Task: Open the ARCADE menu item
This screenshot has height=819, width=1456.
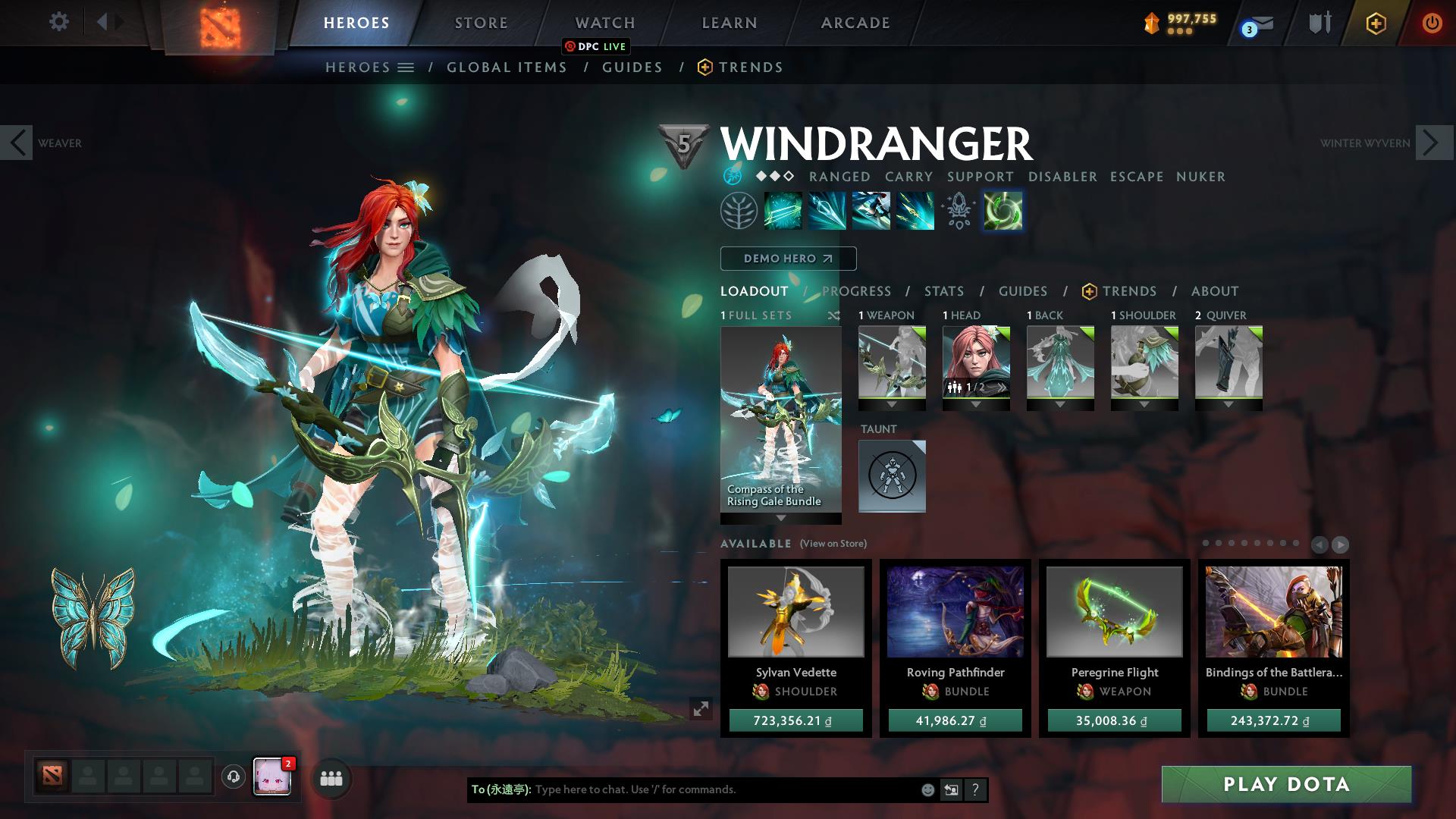Action: 855,22
